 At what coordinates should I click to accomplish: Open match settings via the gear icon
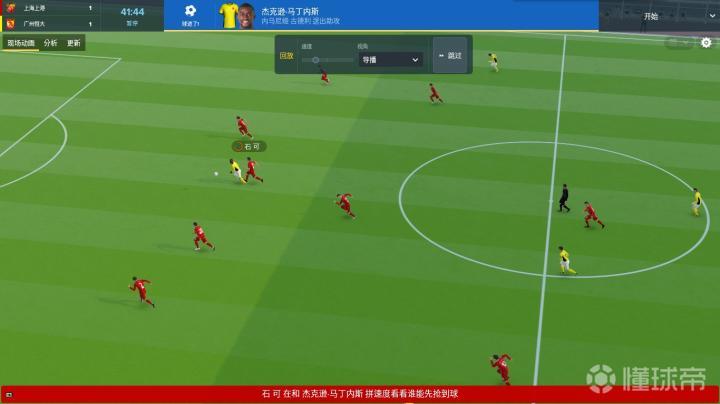coord(706,43)
